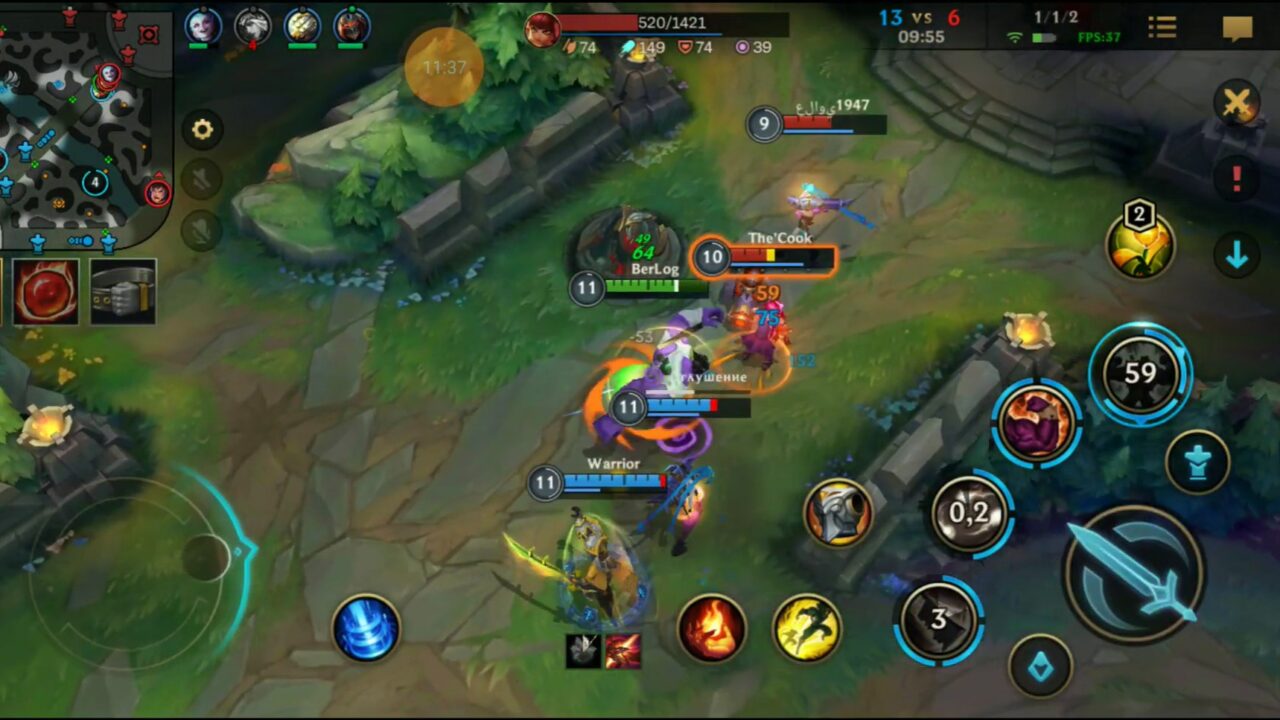Toggle the crossed-swords attack ping
Image resolution: width=1280 pixels, height=720 pixels.
coord(1237,102)
